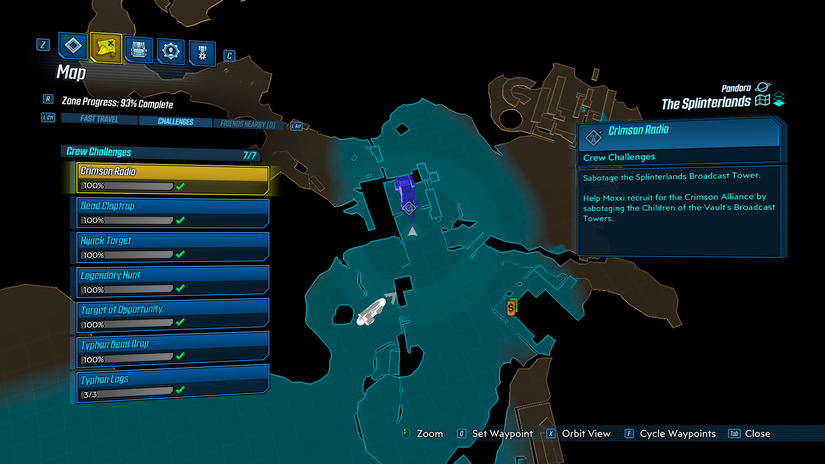Pick the Target of Opportunity challenge
Viewport: 825px width, 464px height.
(x=173, y=315)
